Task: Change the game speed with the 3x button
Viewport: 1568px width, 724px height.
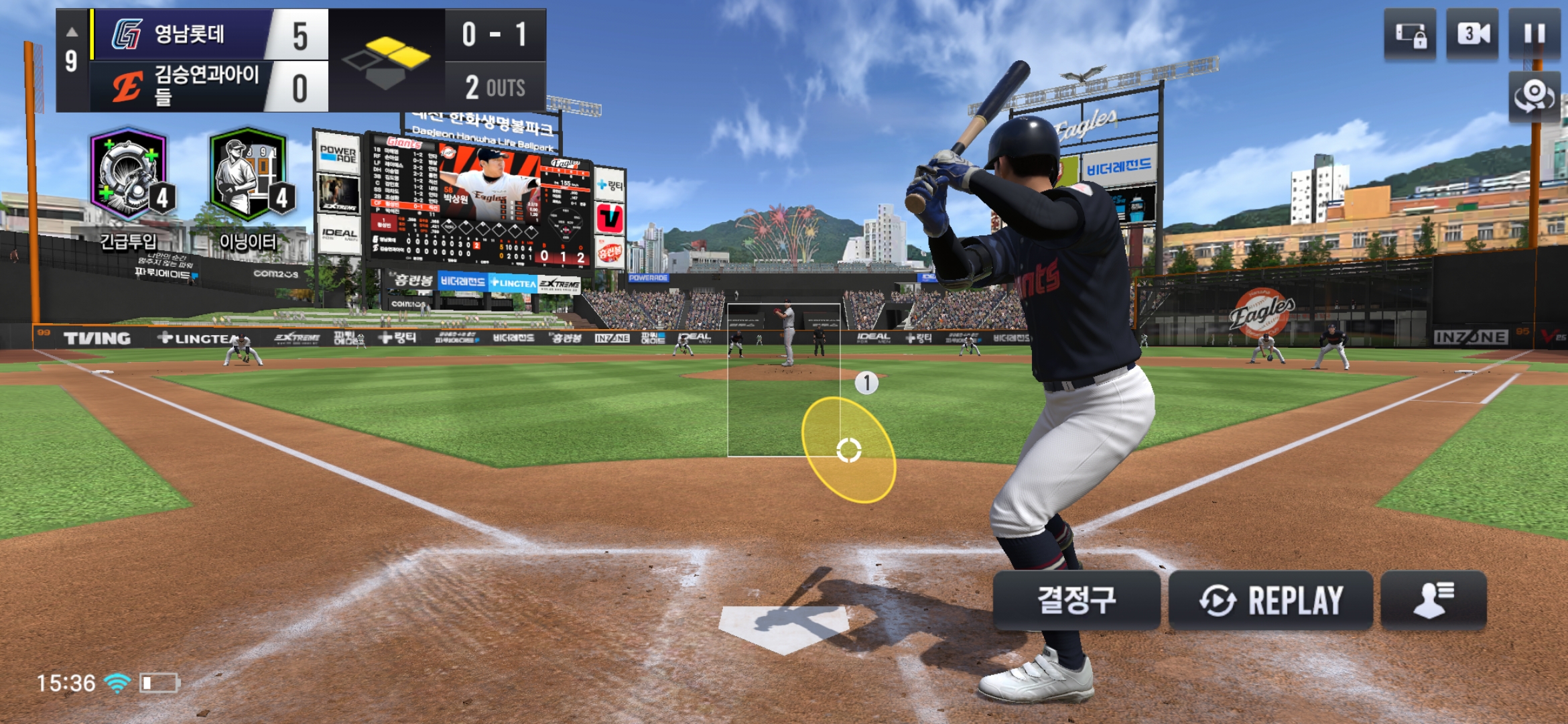Action: [x=1473, y=34]
